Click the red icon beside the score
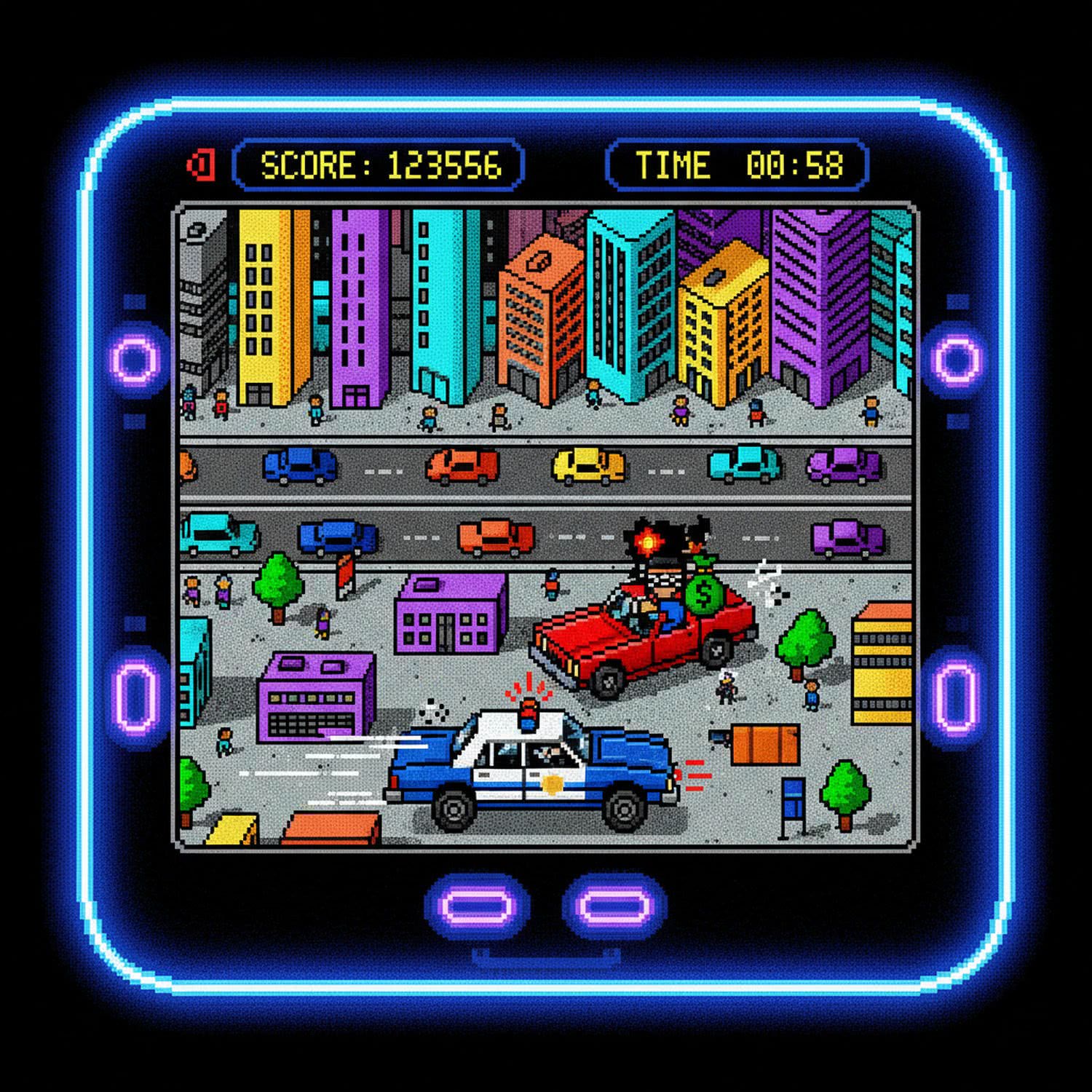The image size is (1092, 1092). coord(201,165)
